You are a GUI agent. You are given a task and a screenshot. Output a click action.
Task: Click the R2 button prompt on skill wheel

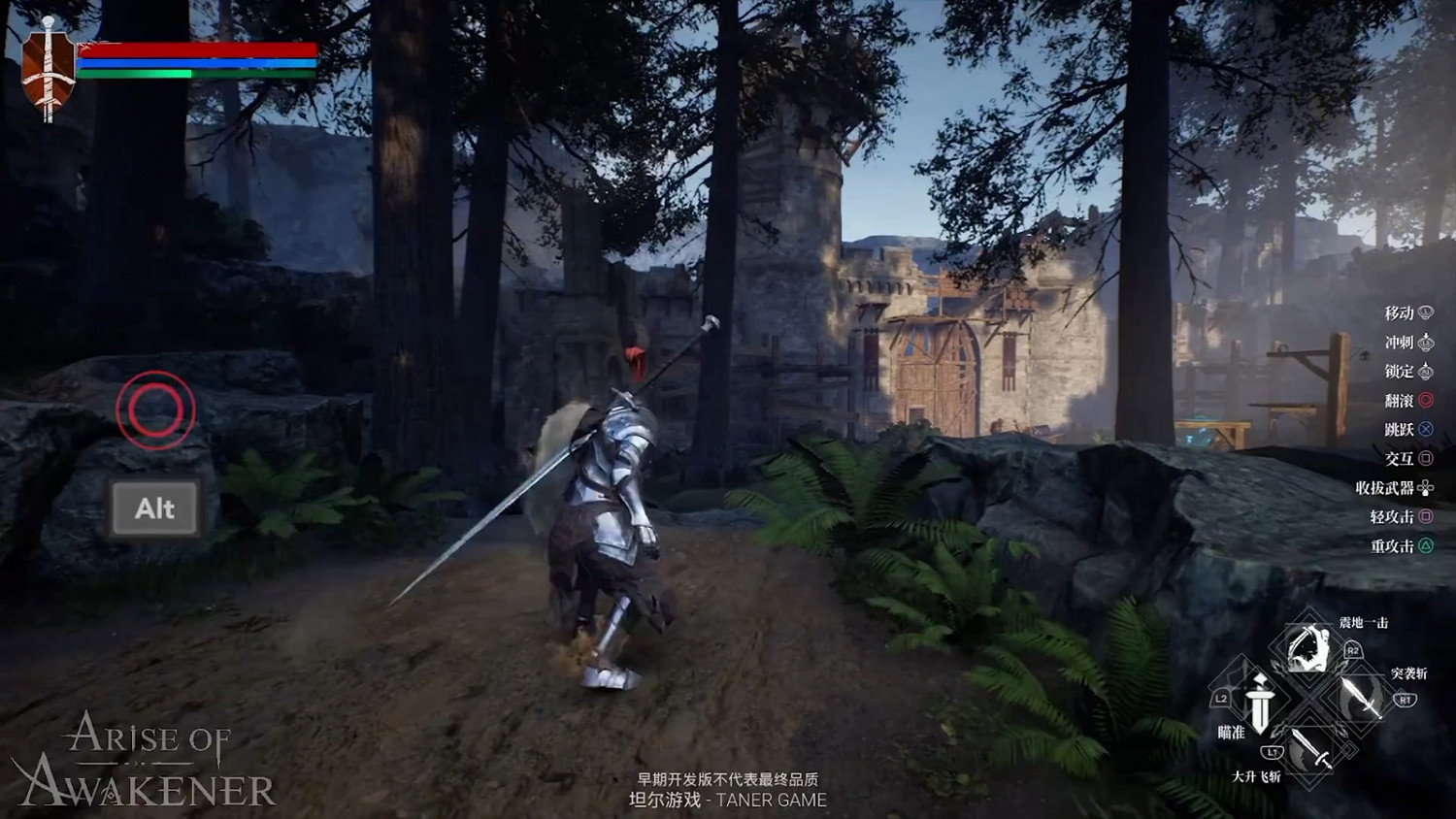point(1353,650)
